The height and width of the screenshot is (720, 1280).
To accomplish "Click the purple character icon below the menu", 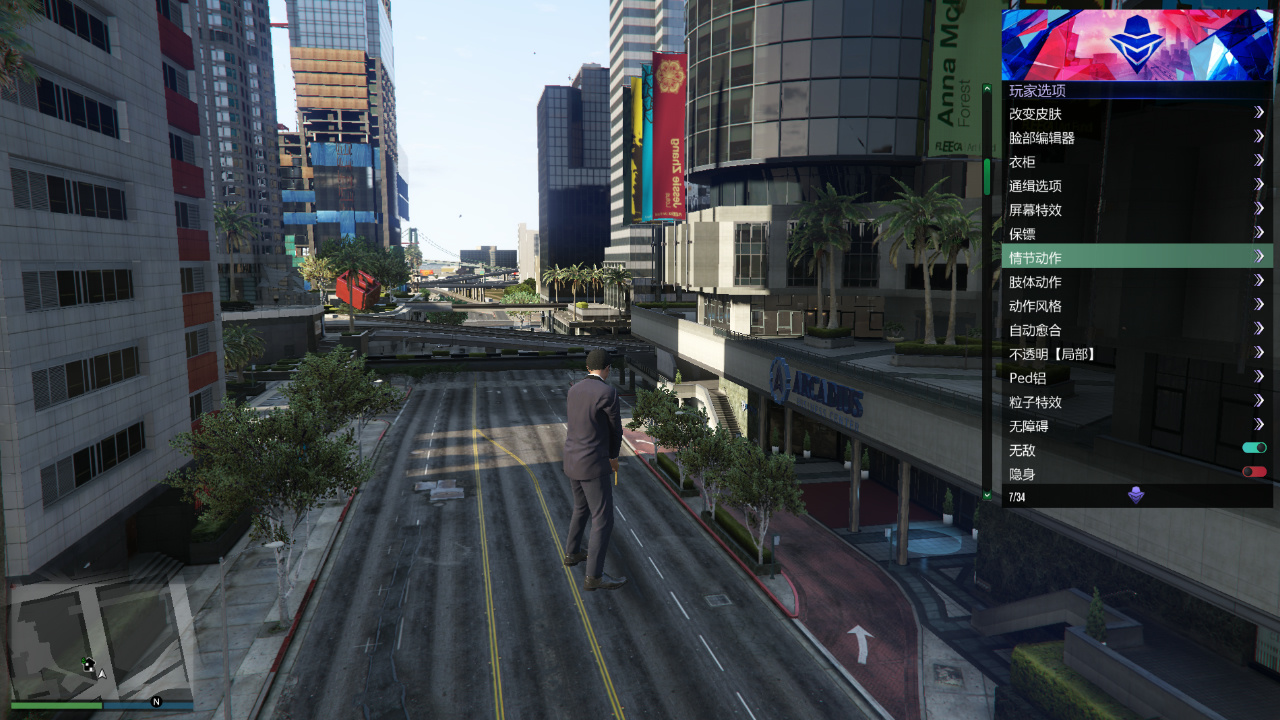I will coord(1137,496).
